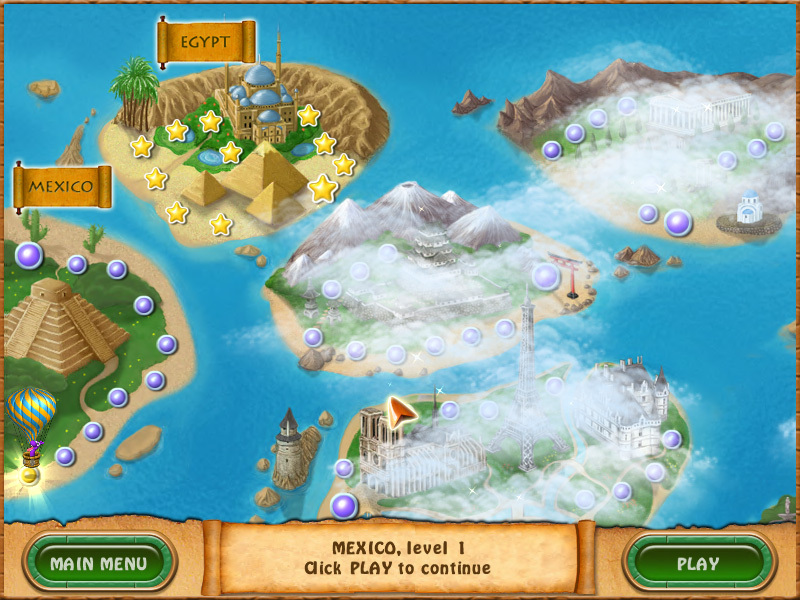Pick the large purple orb on Greek temple island

(678, 222)
